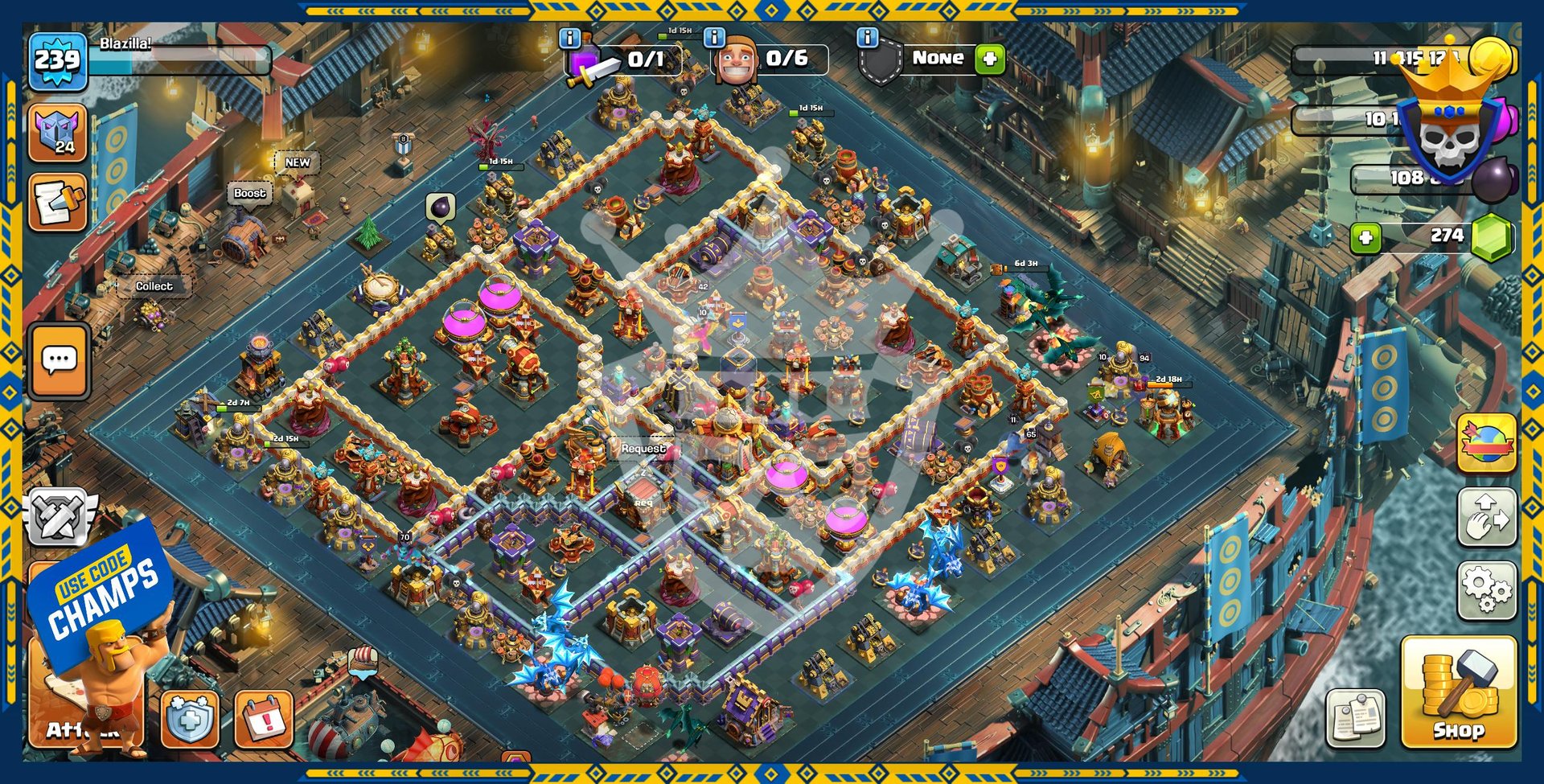This screenshot has height=784, width=1544.
Task: Open the chat speech bubble panel
Action: click(59, 360)
